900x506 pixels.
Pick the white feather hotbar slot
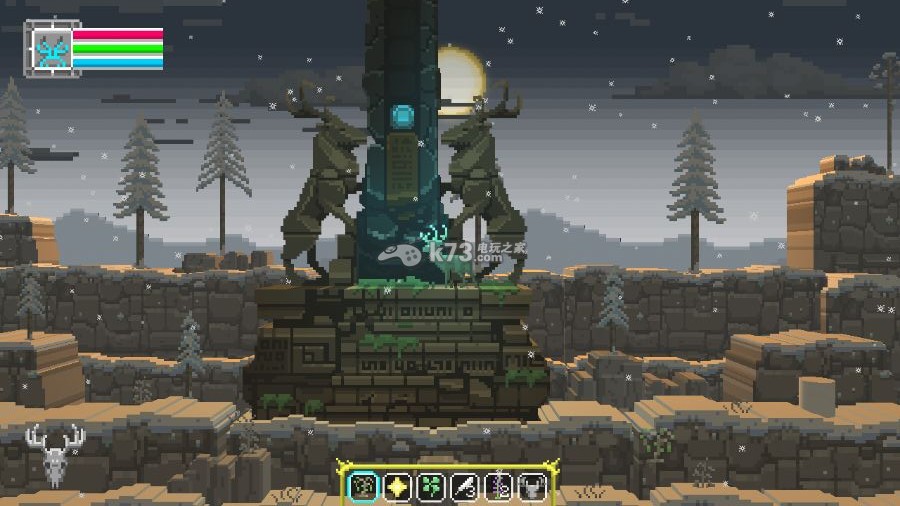(465, 487)
